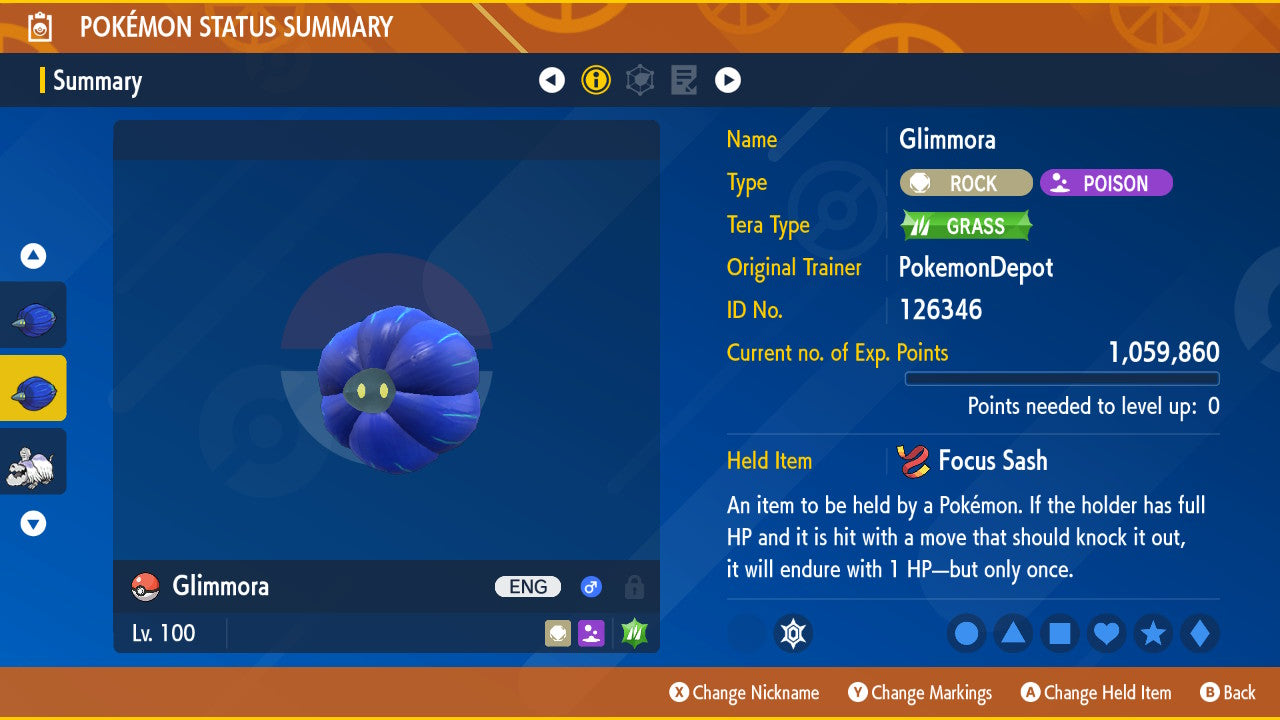Toggle the star marking
The height and width of the screenshot is (720, 1280).
[x=1153, y=633]
